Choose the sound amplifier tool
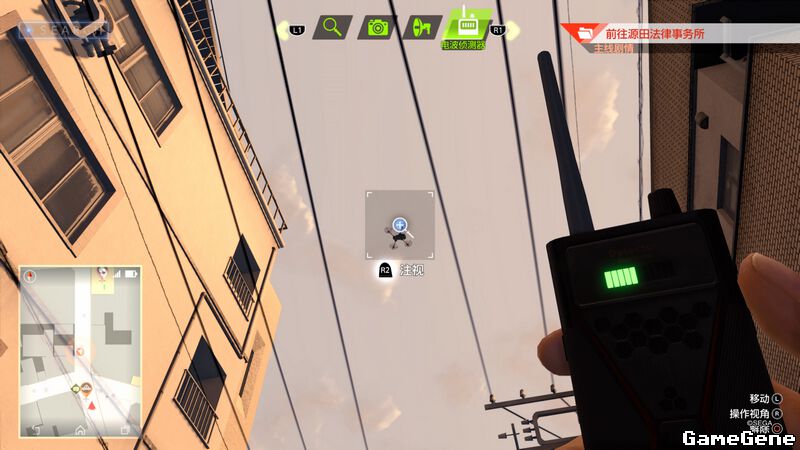This screenshot has height=450, width=800. 422,28
